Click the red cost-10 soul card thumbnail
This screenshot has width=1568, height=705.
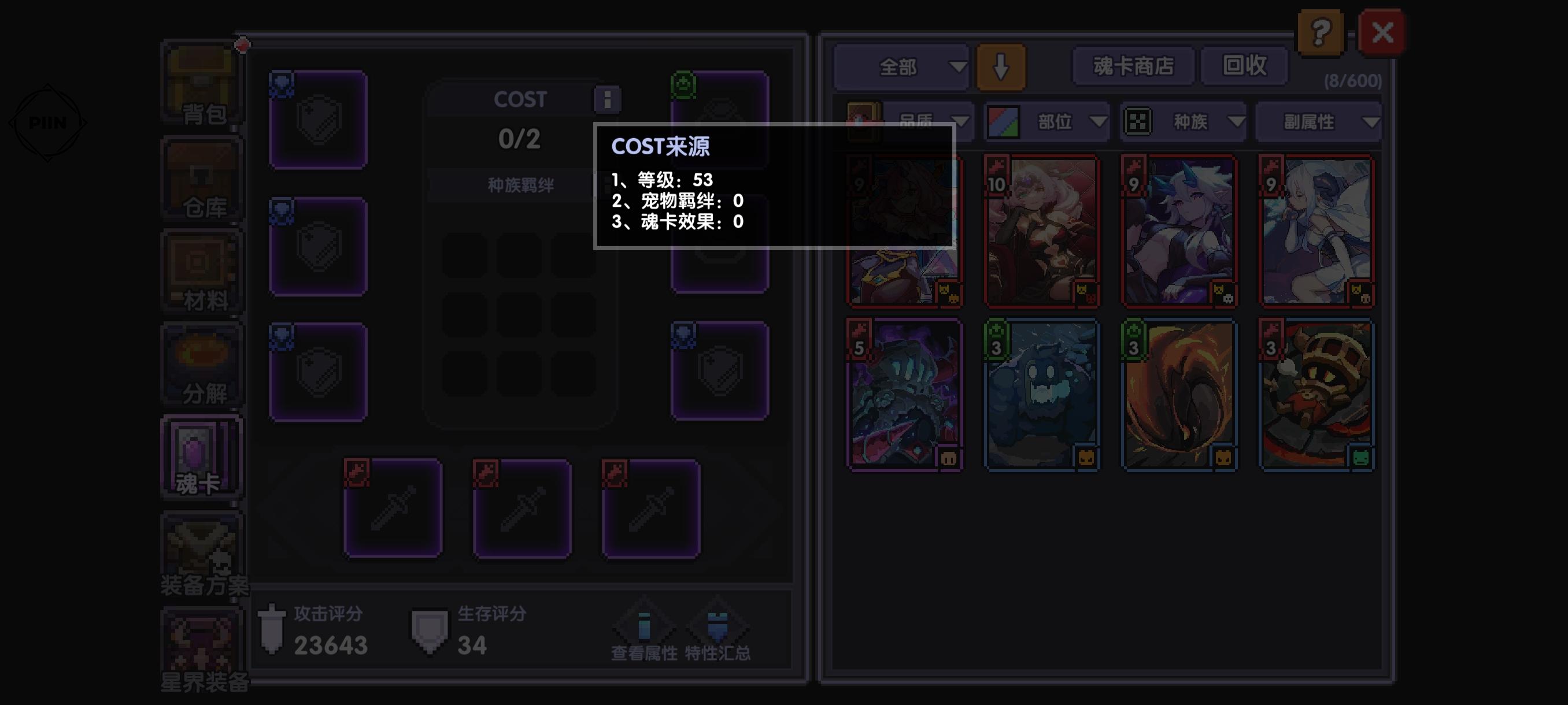[1042, 231]
